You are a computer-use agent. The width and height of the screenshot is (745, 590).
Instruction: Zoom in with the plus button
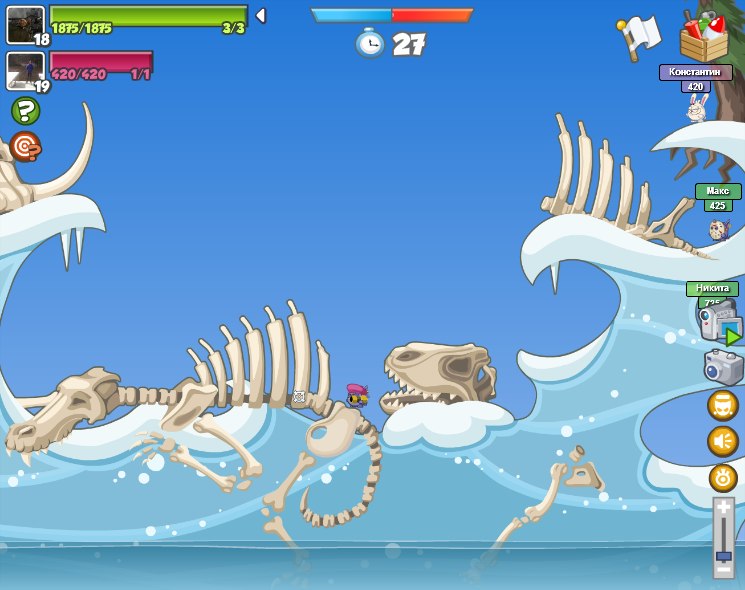pyautogui.click(x=723, y=508)
